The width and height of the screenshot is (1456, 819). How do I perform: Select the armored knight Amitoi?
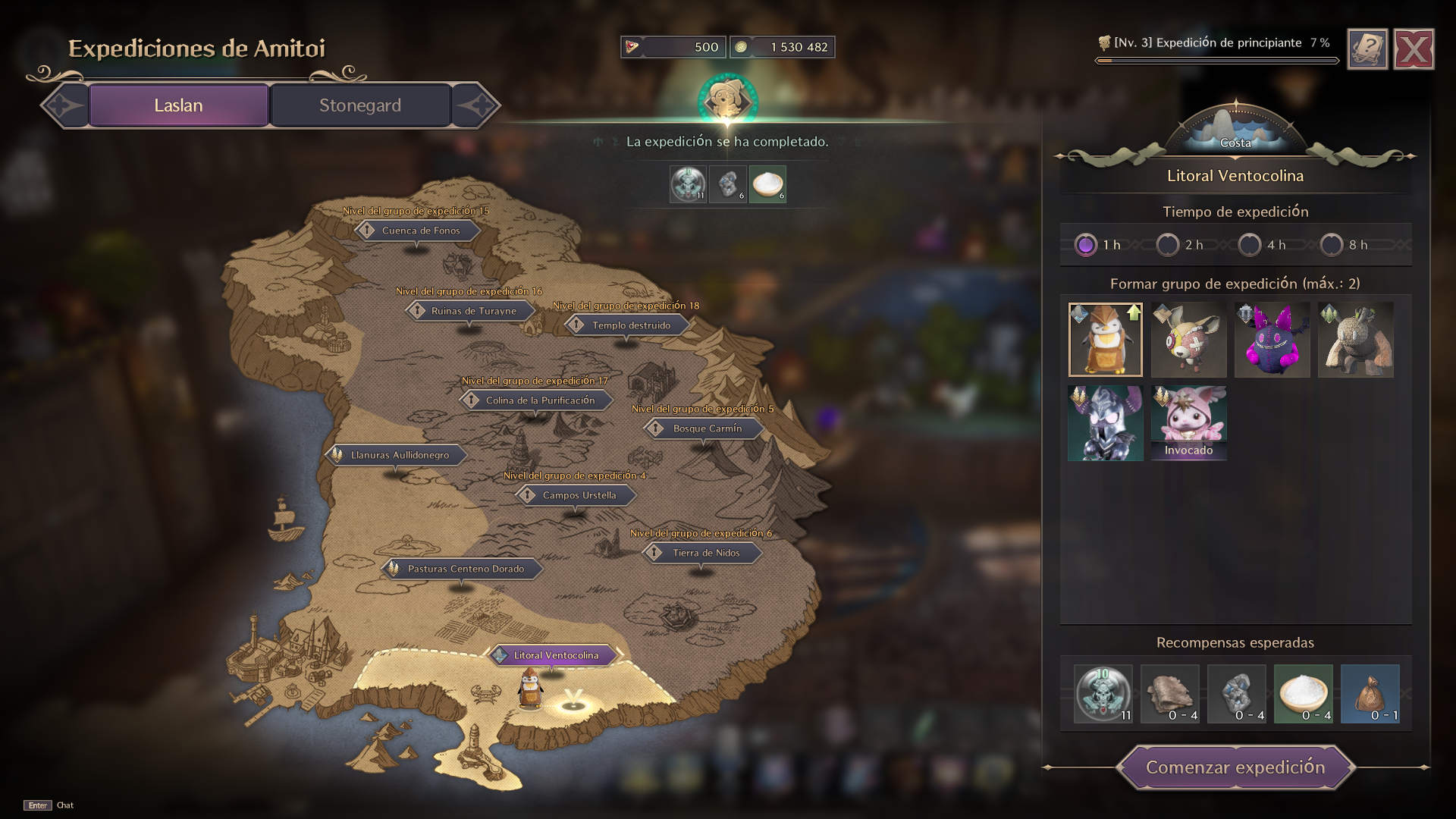tap(1105, 423)
